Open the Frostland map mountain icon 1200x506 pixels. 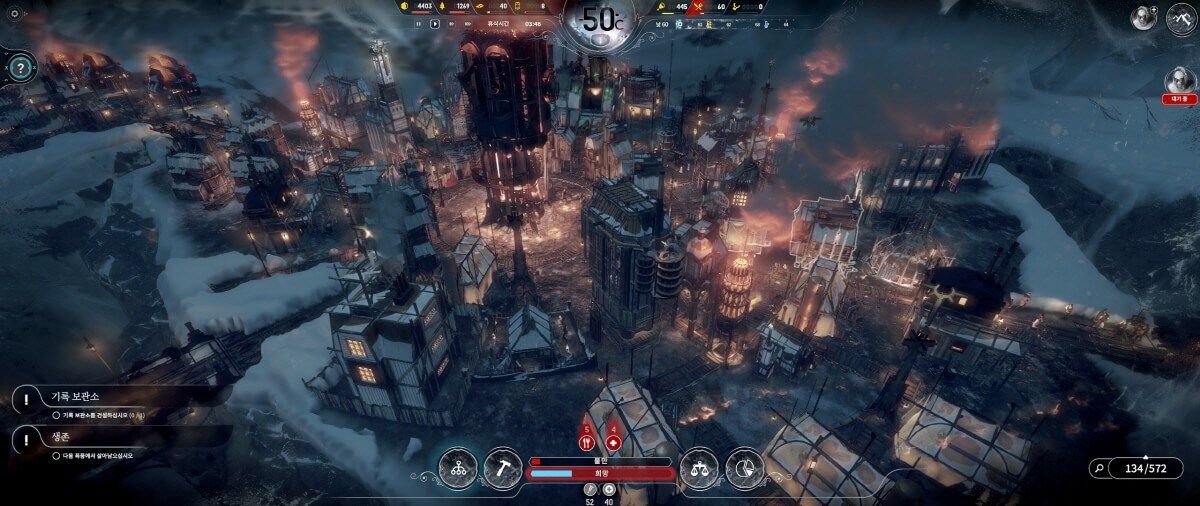1182,19
